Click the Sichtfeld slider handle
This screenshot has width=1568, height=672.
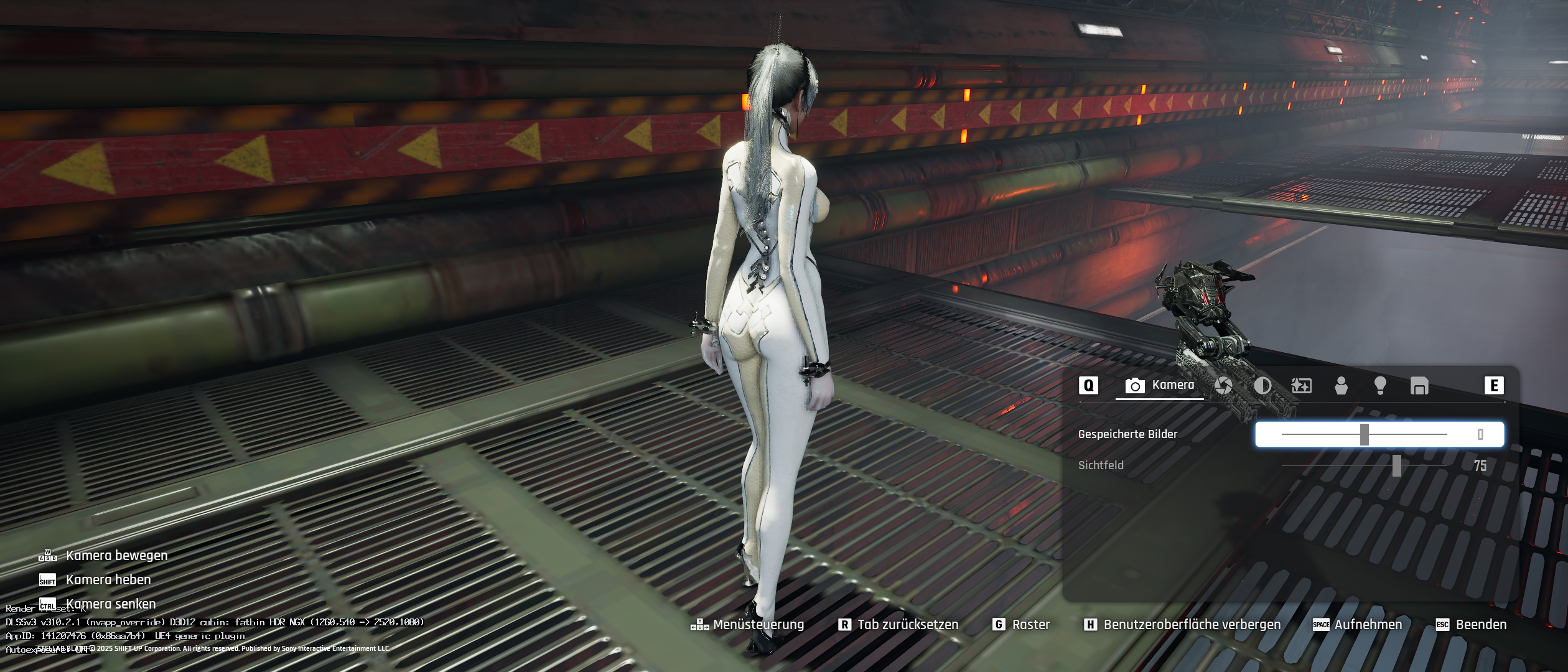pos(1397,465)
